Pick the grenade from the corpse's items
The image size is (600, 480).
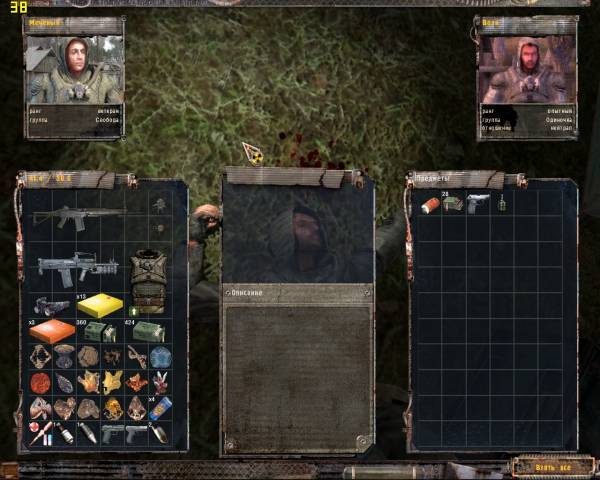point(500,204)
